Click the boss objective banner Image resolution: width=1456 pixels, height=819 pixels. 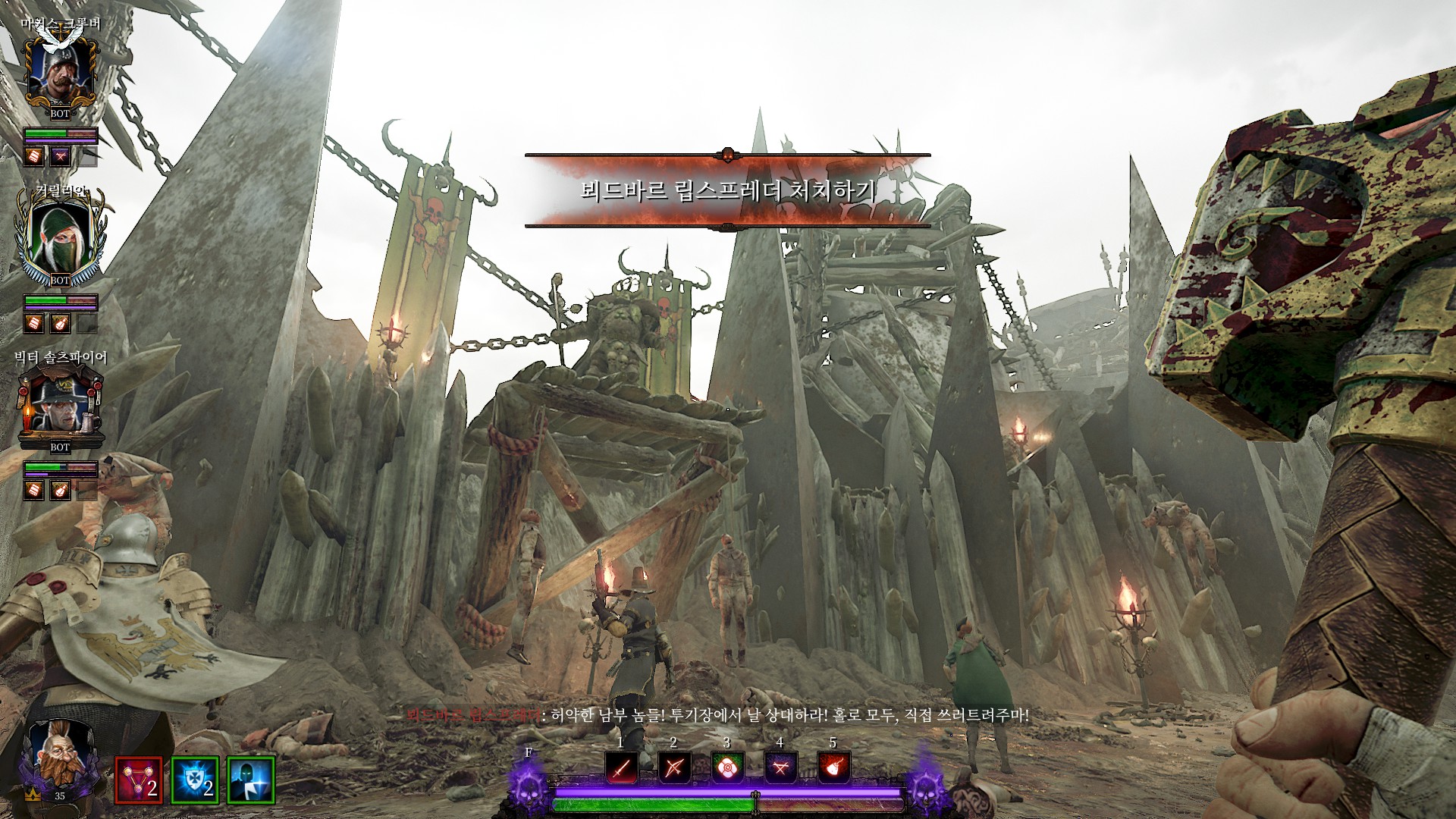[727, 190]
